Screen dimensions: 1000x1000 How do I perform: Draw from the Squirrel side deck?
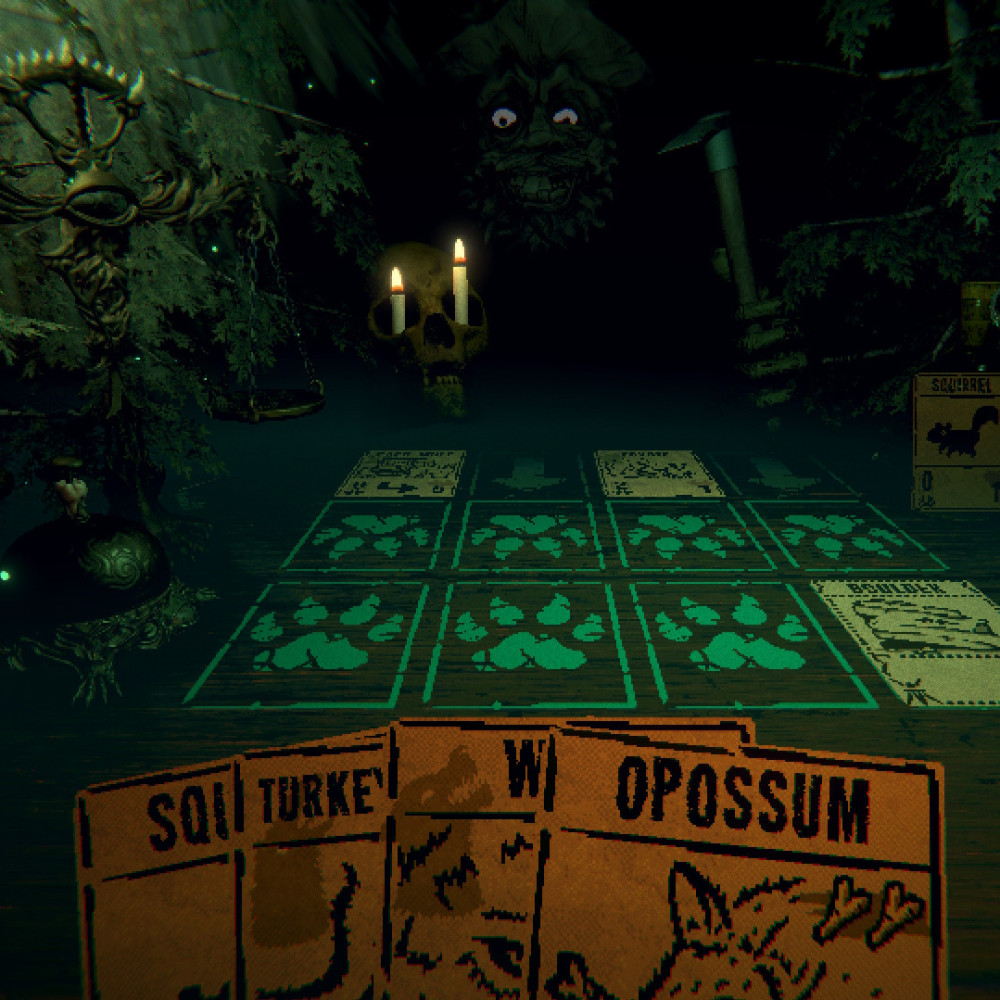(x=957, y=440)
